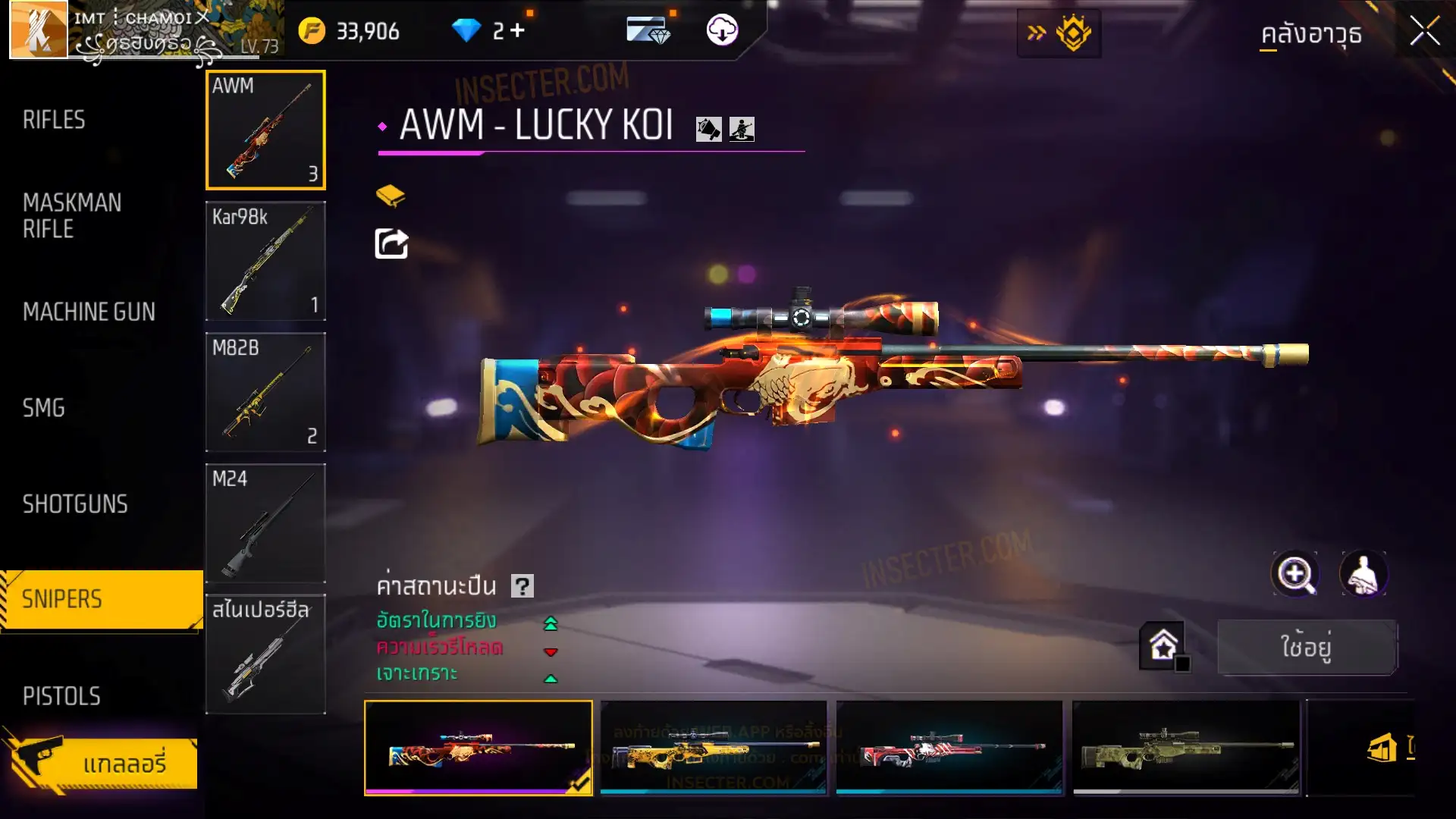
Task: Select the AWM weapon tile
Action: 265,130
